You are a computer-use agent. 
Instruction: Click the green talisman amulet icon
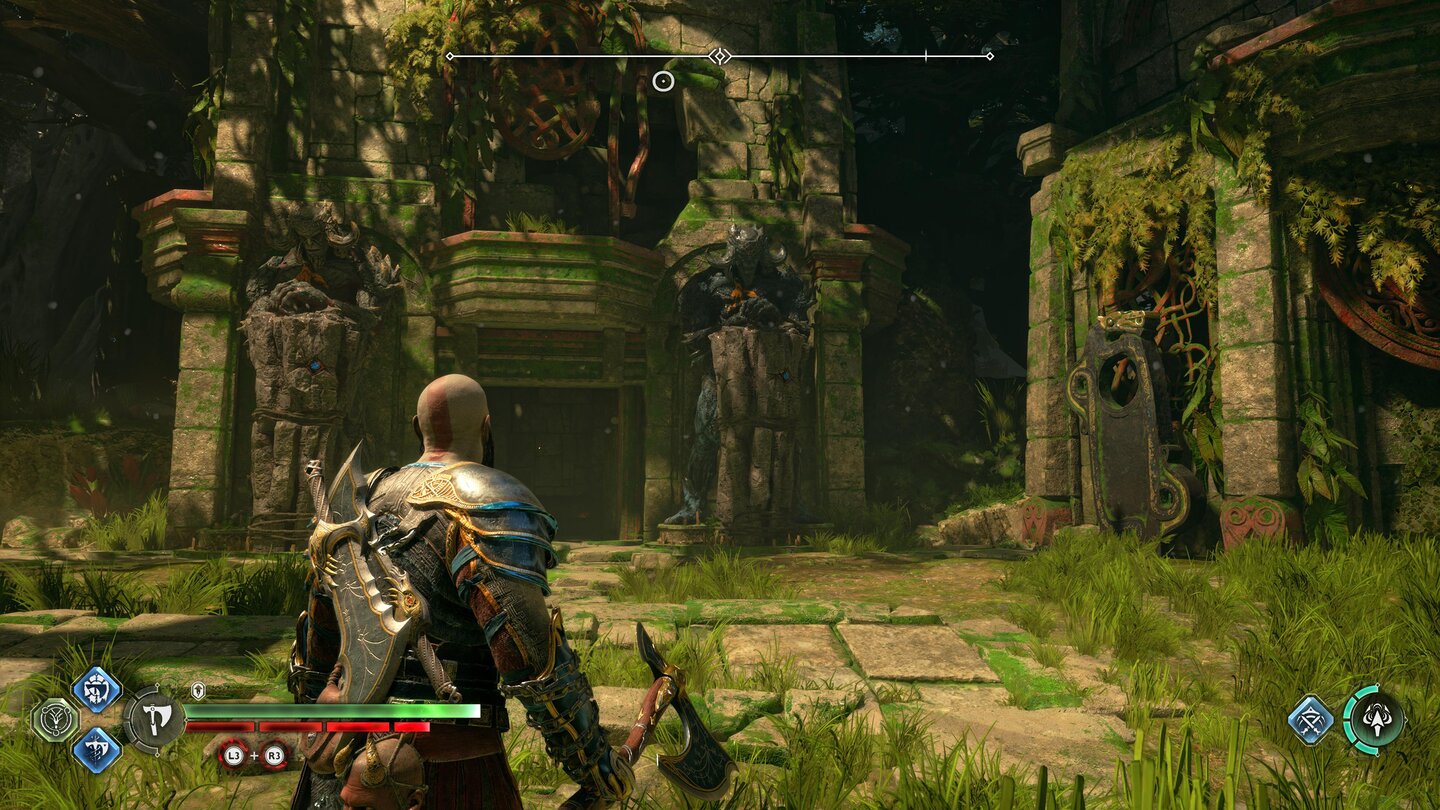click(57, 719)
